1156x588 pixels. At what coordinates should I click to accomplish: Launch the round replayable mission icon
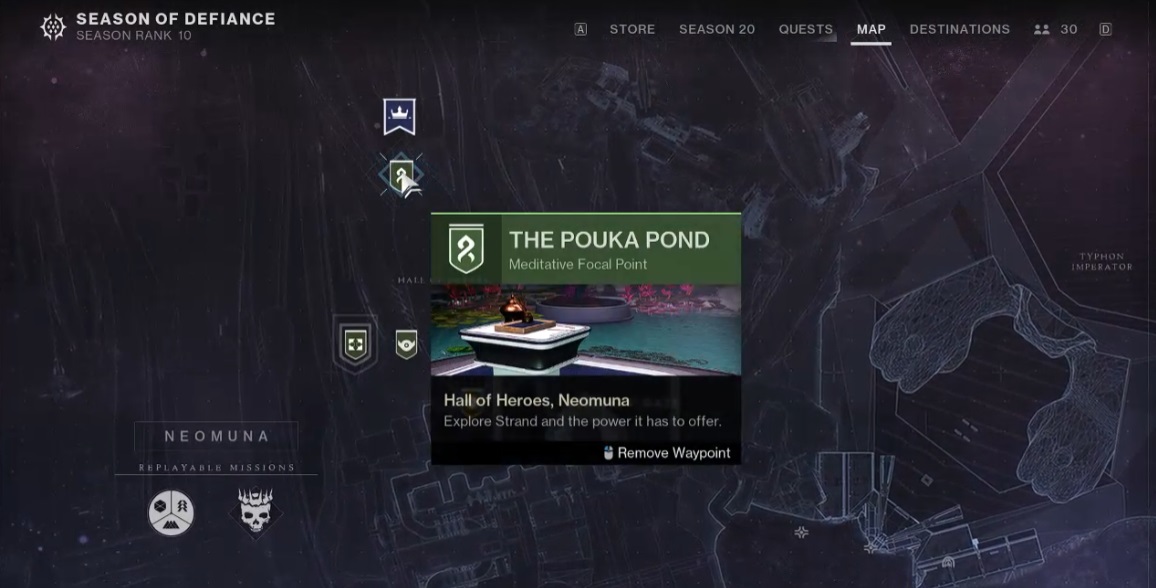coord(171,513)
